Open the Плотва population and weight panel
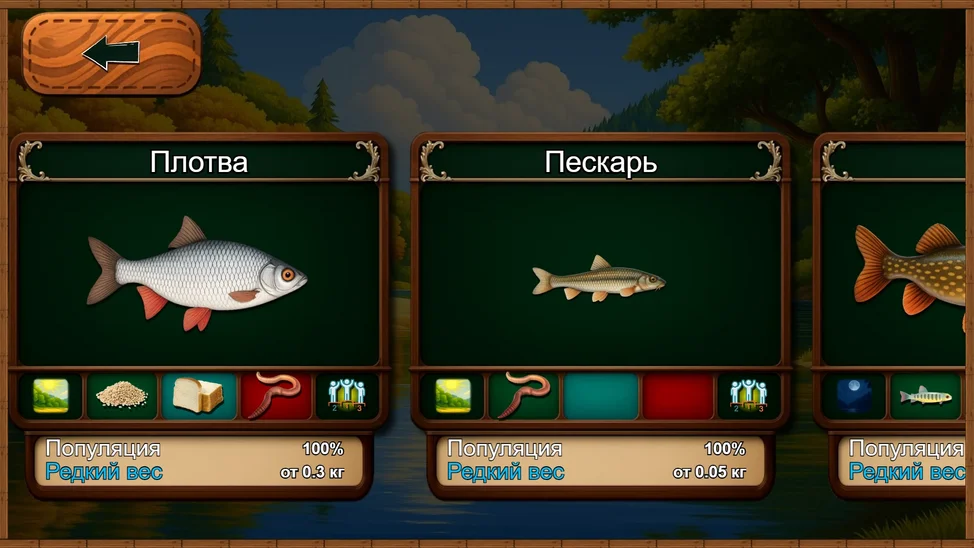The image size is (974, 548). 195,460
